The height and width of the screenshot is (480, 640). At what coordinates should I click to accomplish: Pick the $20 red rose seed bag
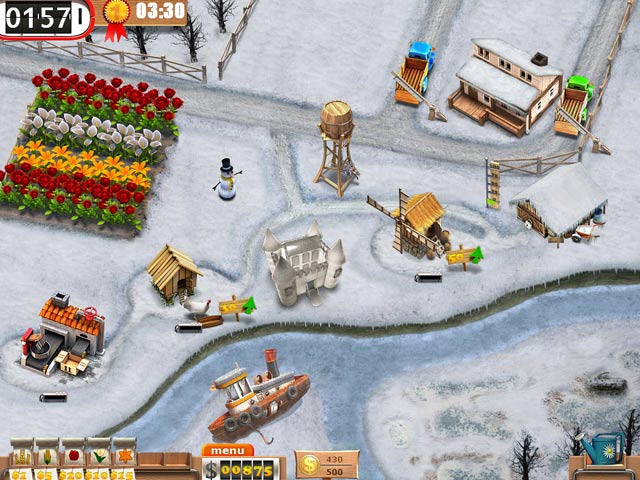pyautogui.click(x=72, y=458)
